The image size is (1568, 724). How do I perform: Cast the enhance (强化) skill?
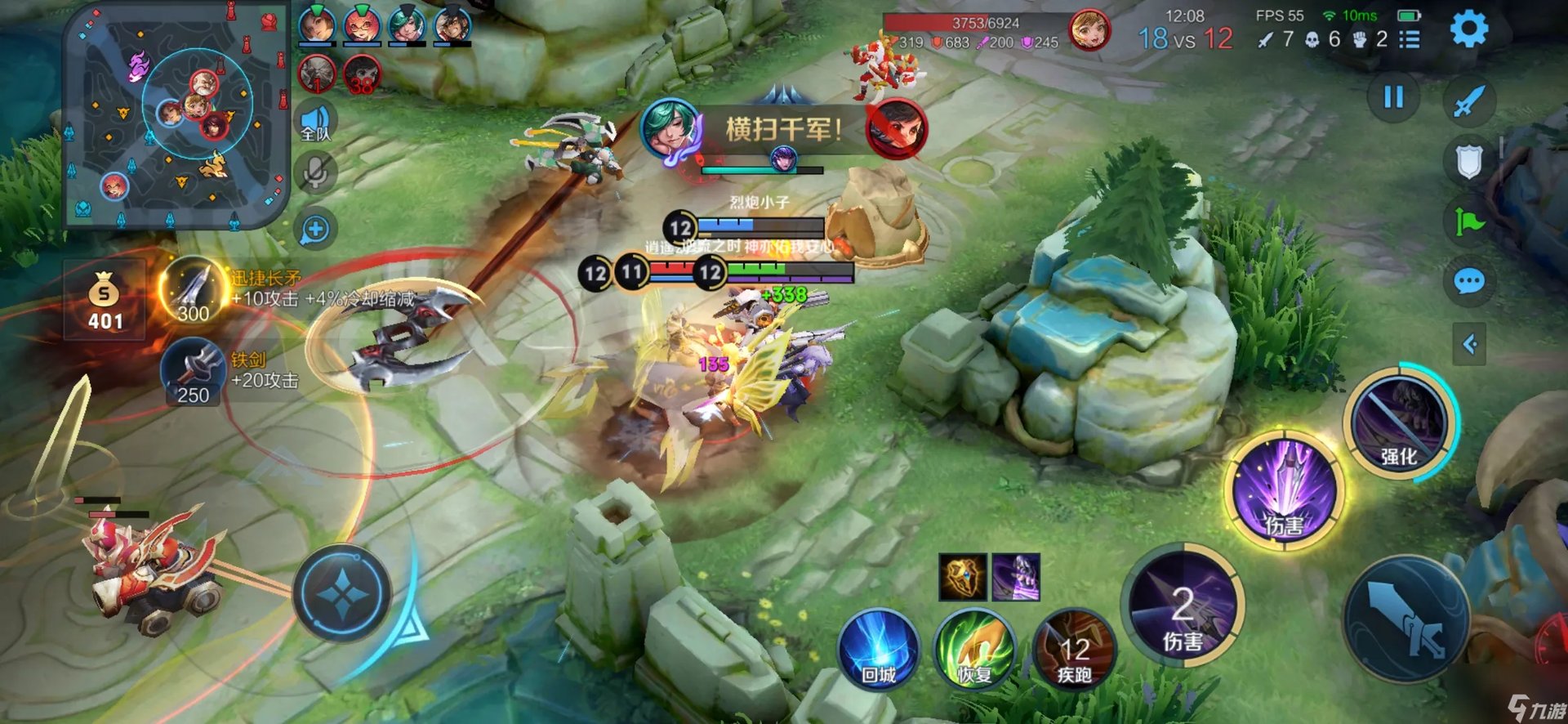coord(1399,422)
